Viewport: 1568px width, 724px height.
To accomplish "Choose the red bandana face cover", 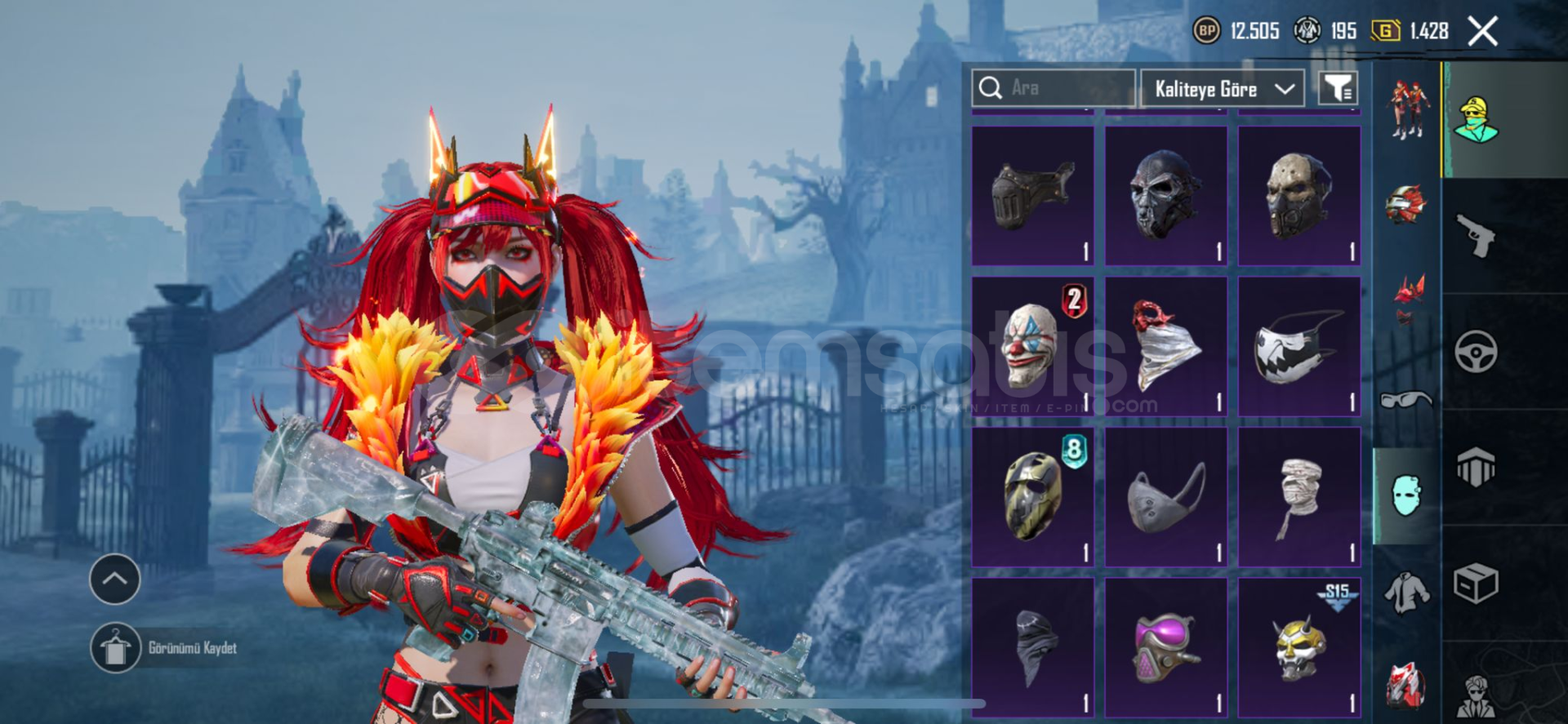I will click(x=1165, y=346).
